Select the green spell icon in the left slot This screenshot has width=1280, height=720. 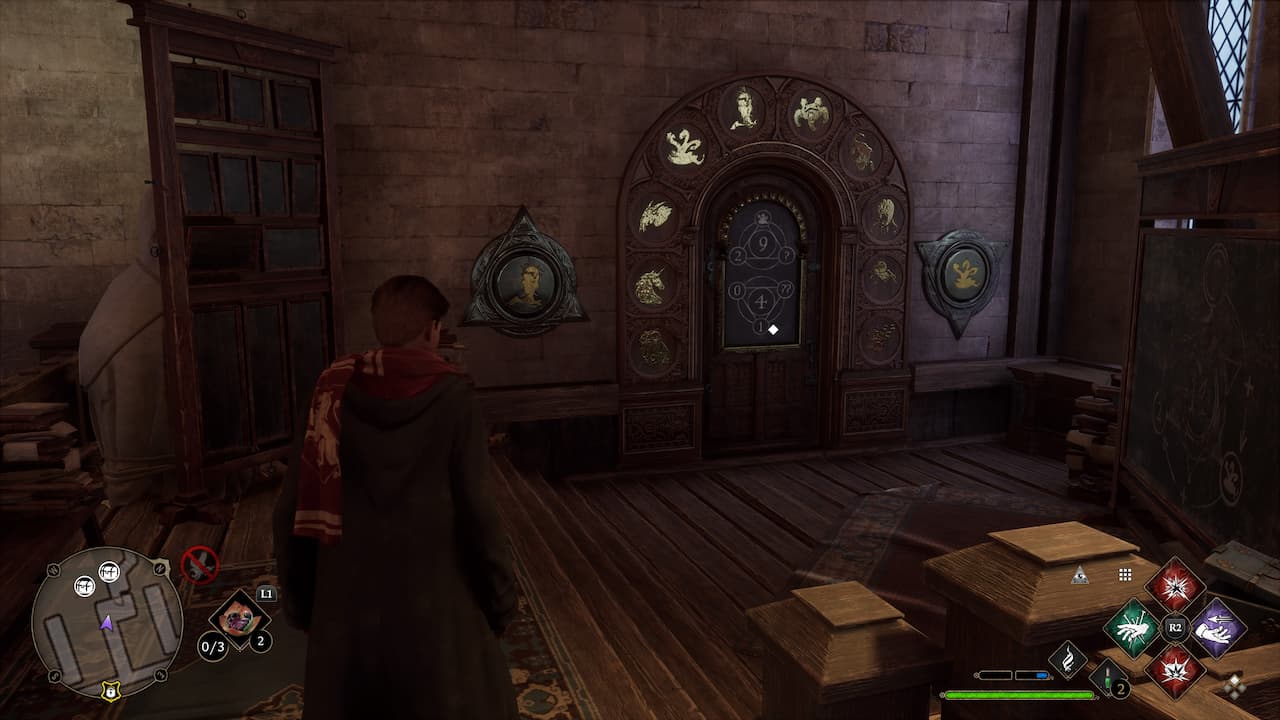click(1131, 627)
